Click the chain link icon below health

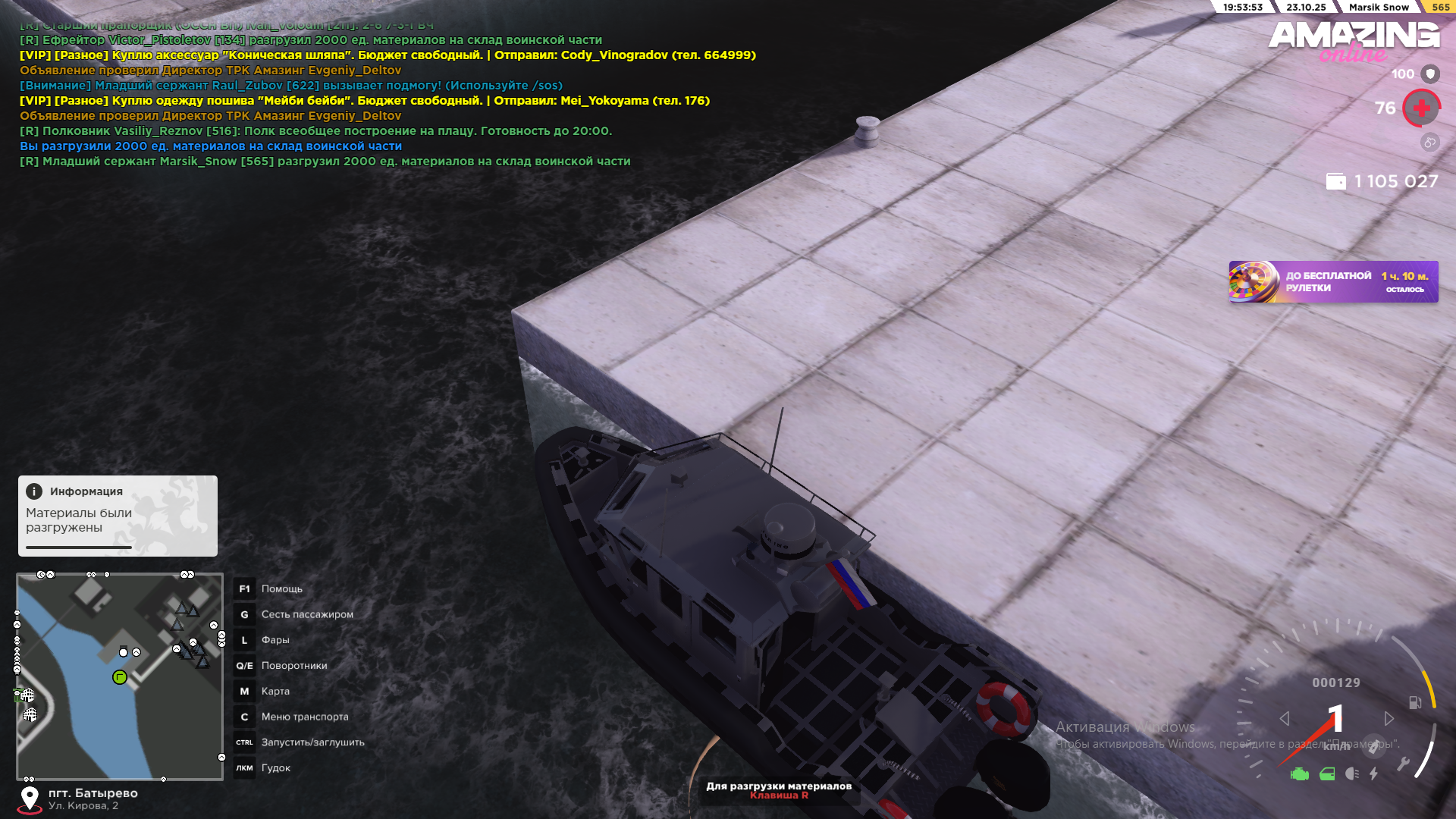(1429, 142)
